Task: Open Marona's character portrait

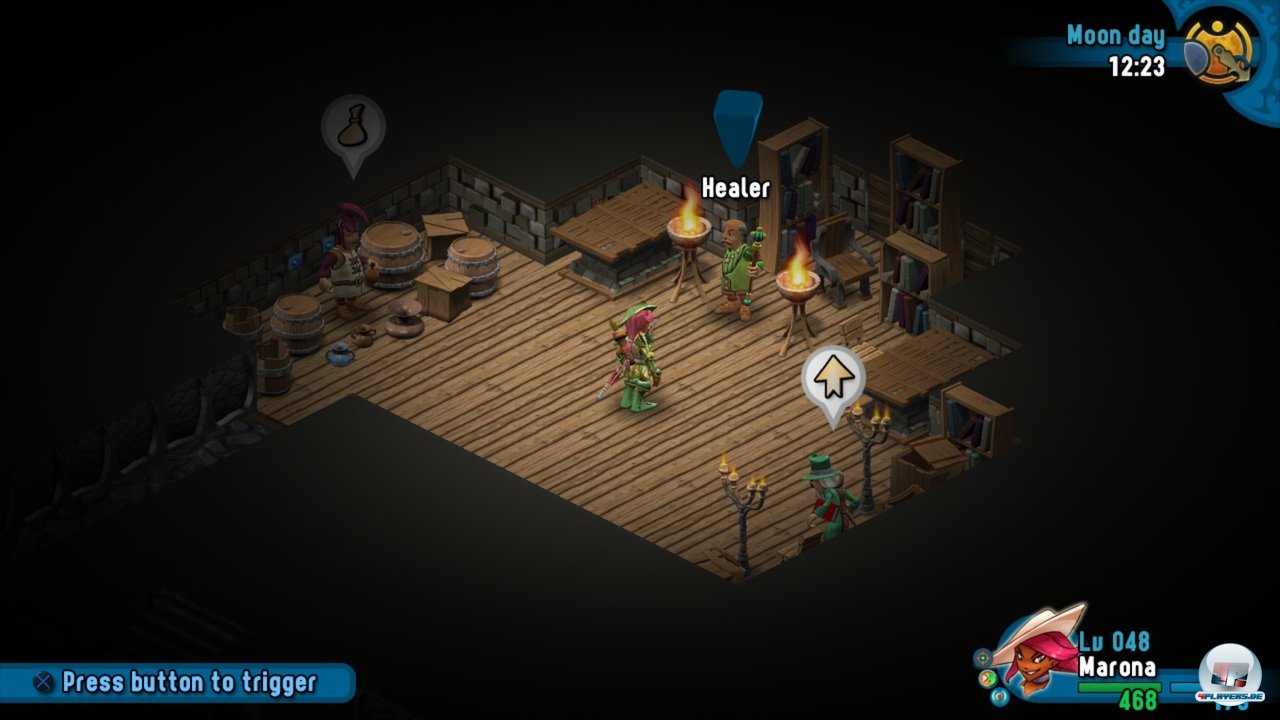Action: pyautogui.click(x=1037, y=653)
